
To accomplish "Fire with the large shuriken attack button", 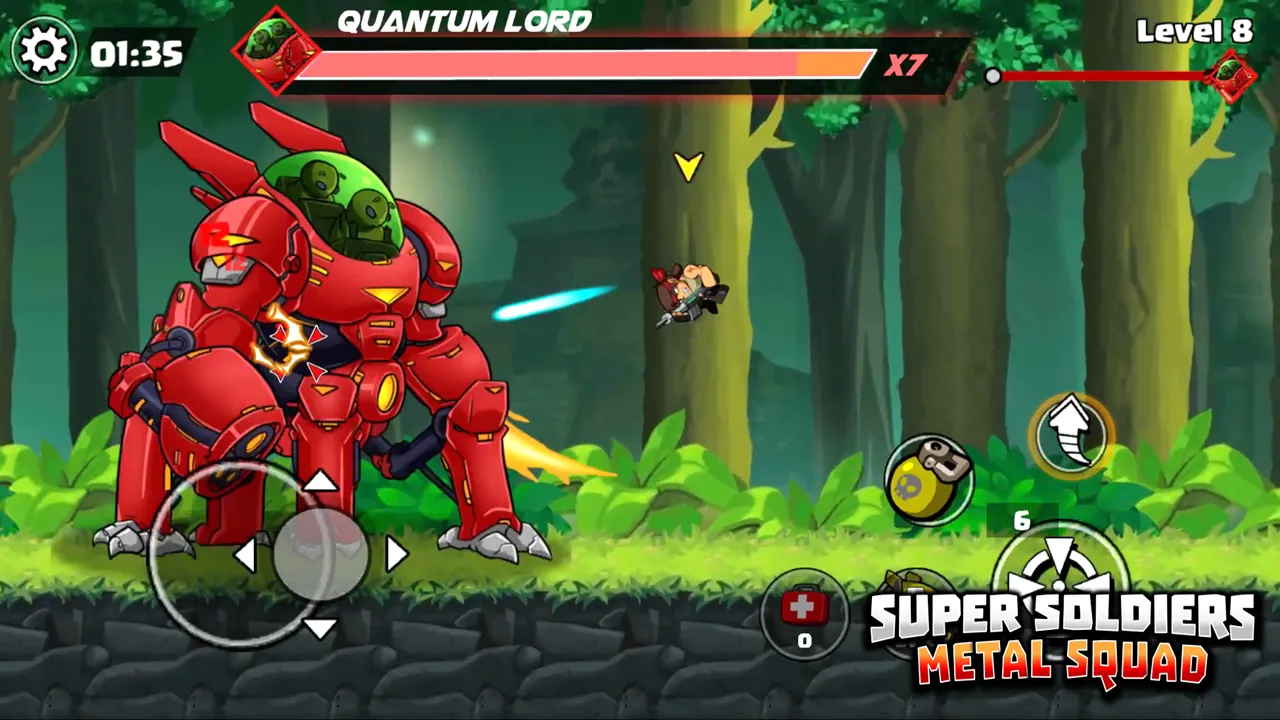I will click(x=1060, y=580).
